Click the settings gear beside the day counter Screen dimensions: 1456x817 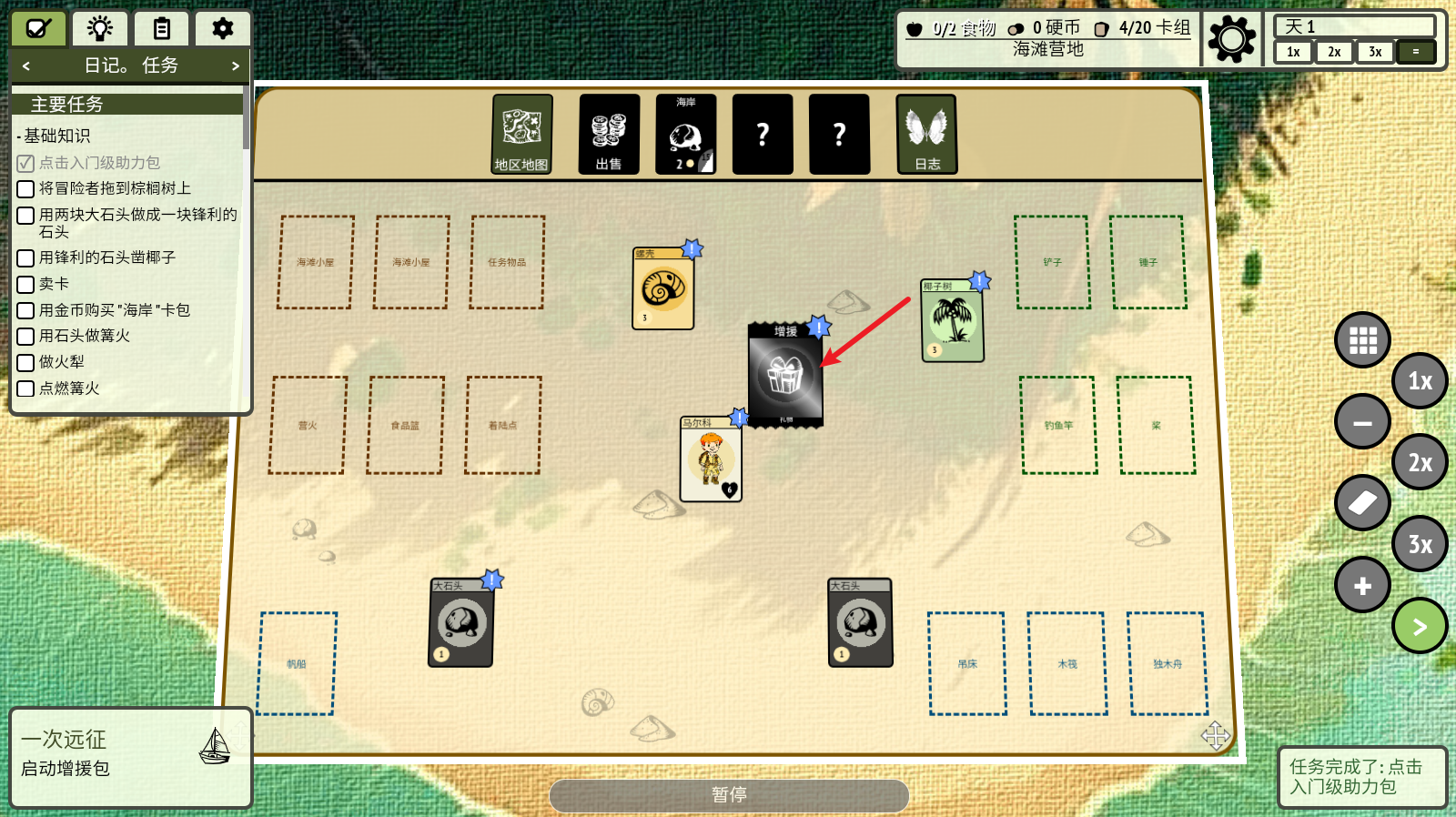[1233, 39]
